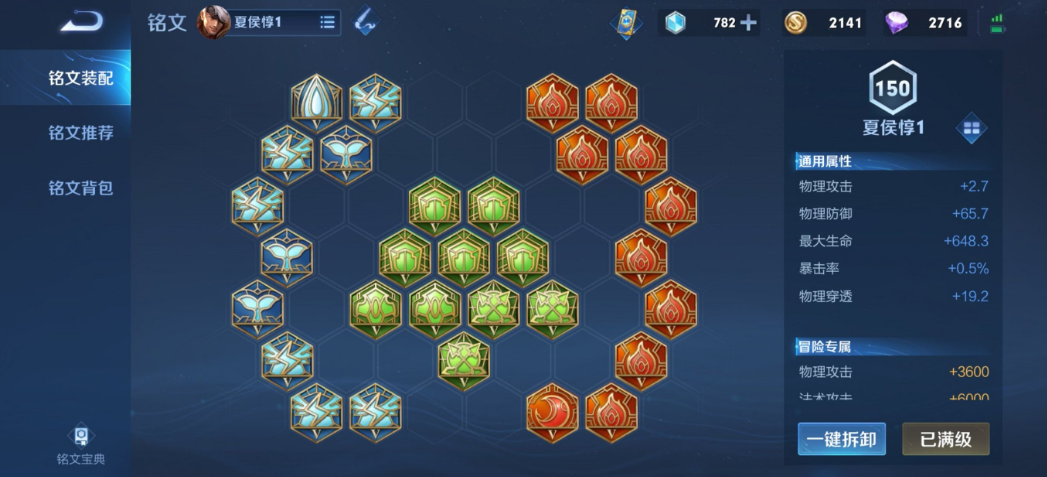The width and height of the screenshot is (1047, 477).
Task: Select the 铭文装配 tab
Action: pos(81,78)
